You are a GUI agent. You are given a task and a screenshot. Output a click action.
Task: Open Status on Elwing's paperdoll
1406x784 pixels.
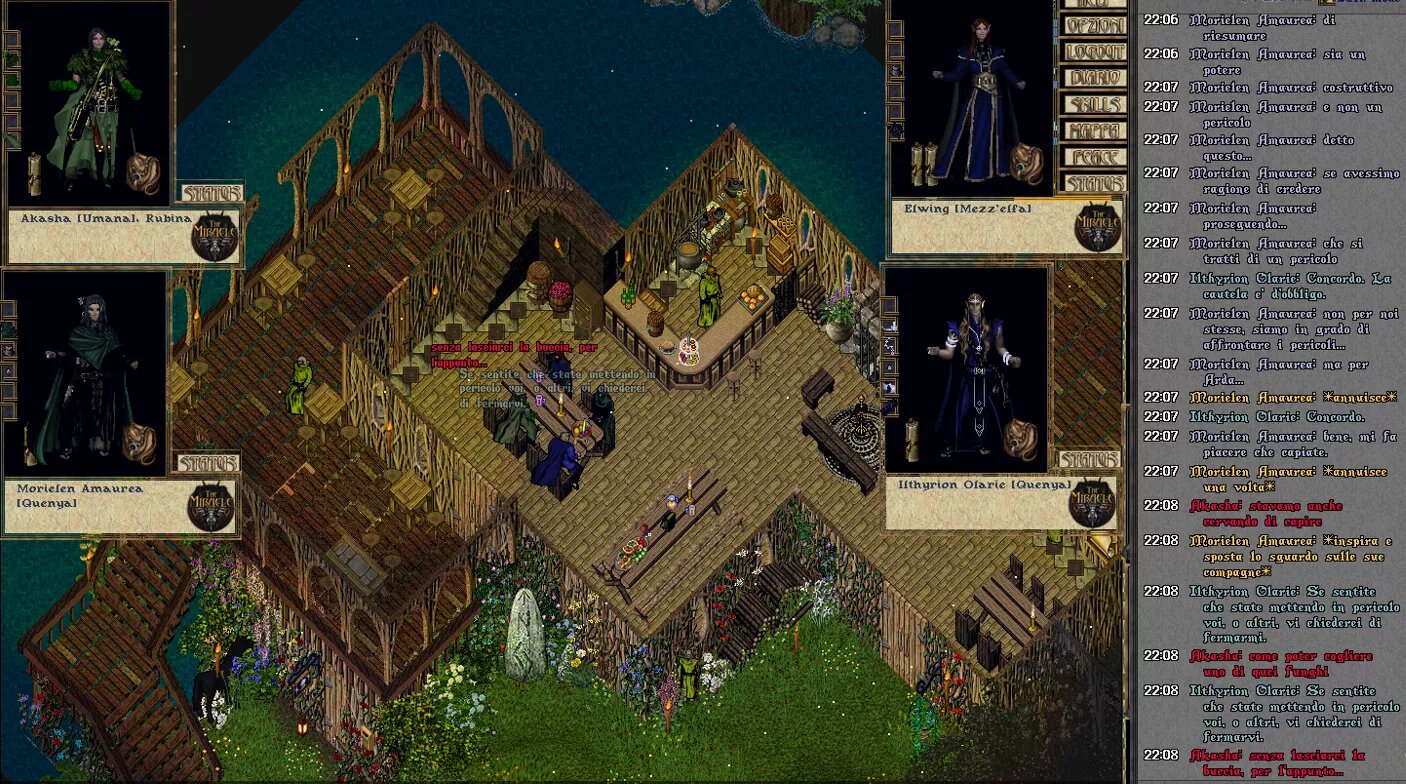click(1094, 183)
